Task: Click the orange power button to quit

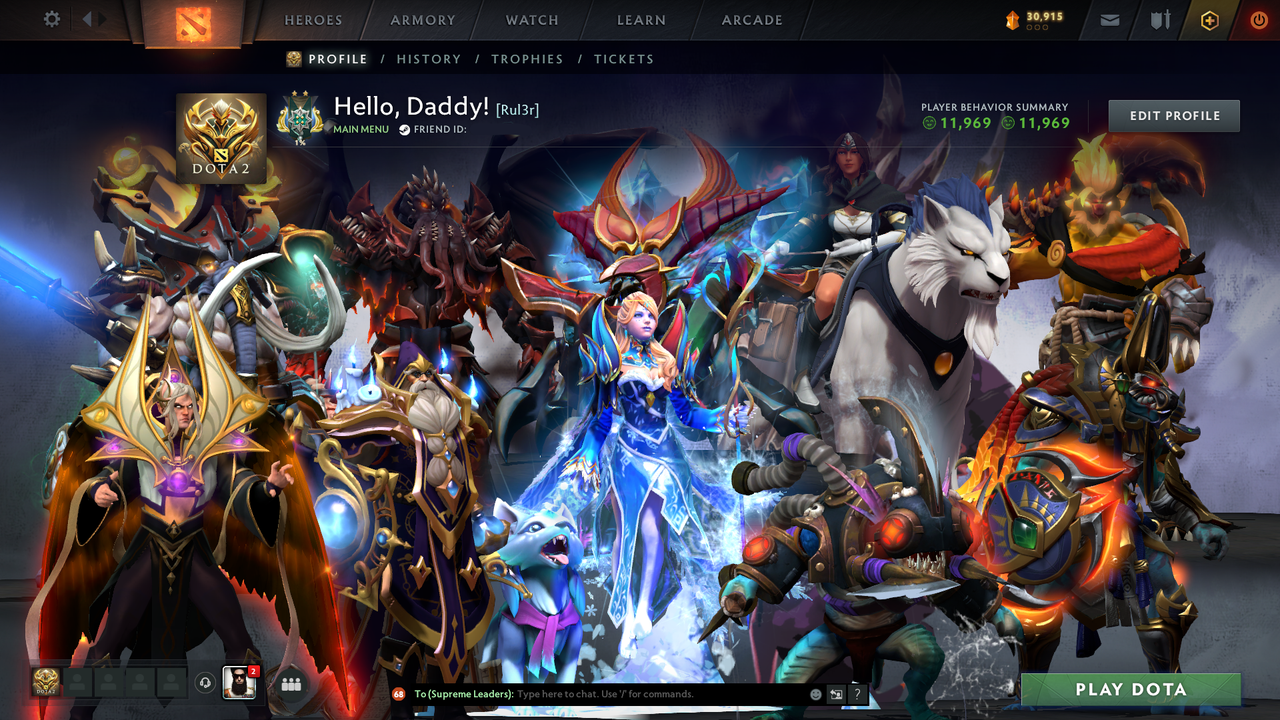Action: coord(1259,19)
